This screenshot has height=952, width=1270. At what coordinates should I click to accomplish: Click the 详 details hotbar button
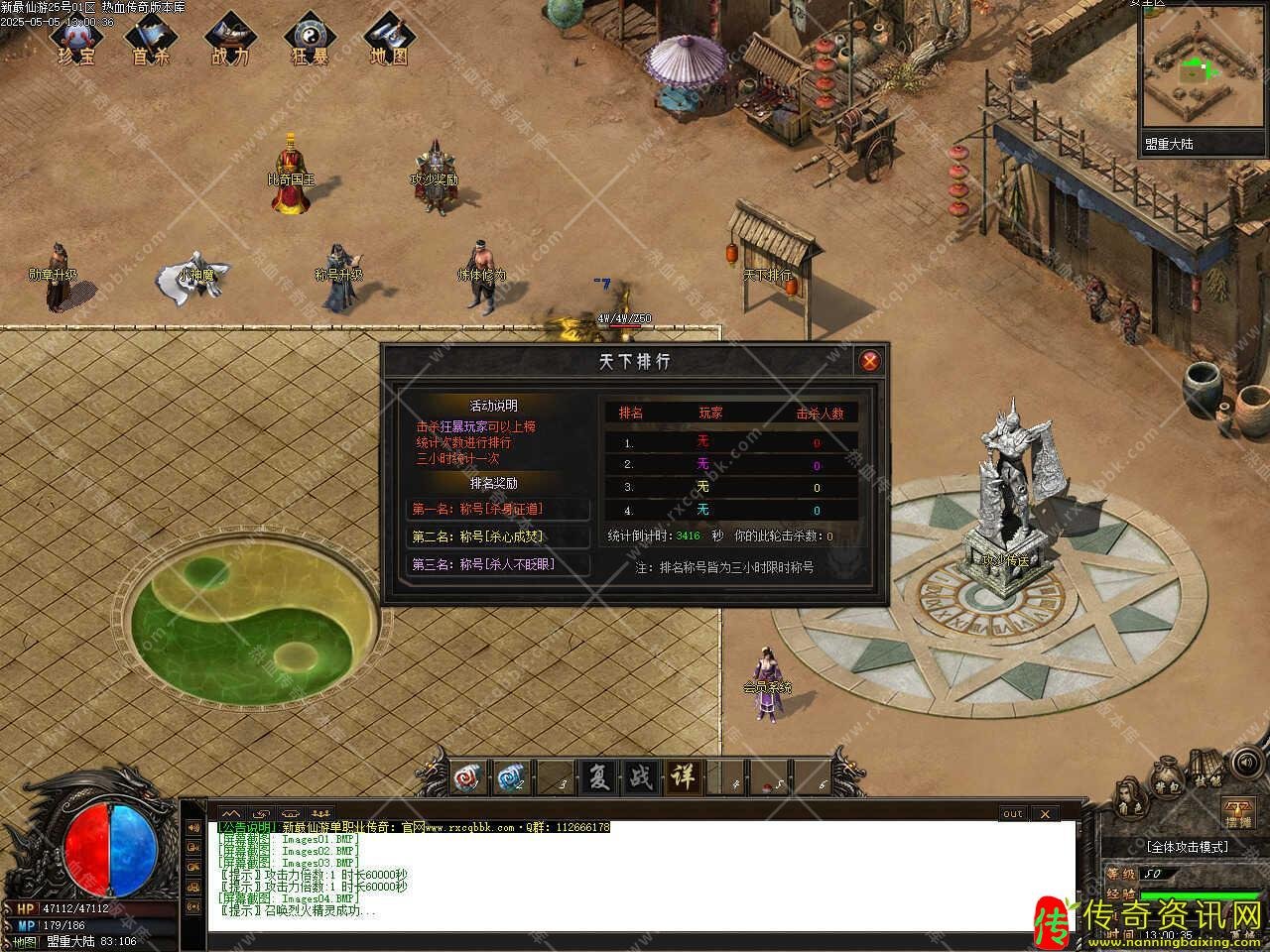[x=683, y=777]
